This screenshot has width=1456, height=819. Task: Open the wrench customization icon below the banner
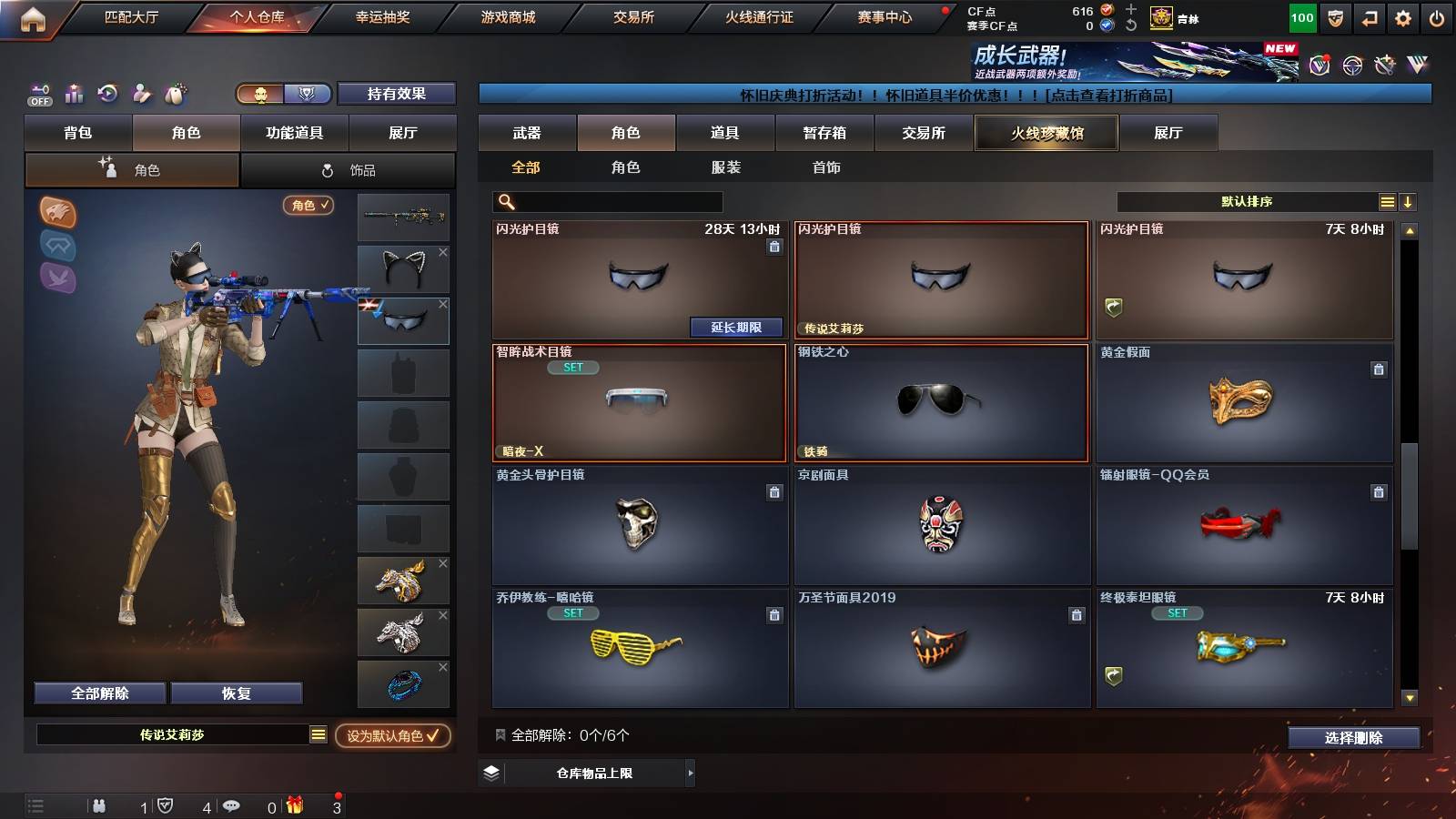(140, 94)
